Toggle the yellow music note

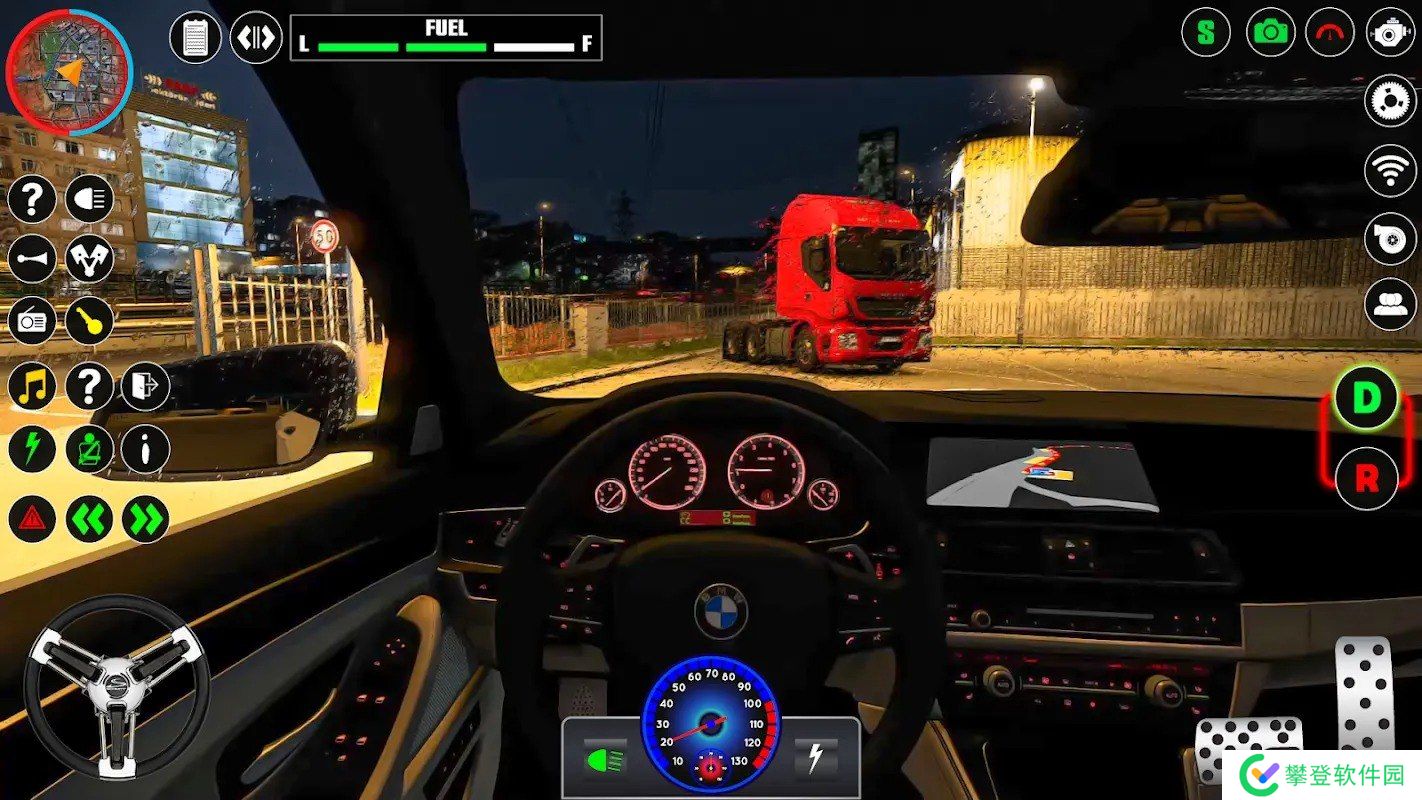click(32, 386)
